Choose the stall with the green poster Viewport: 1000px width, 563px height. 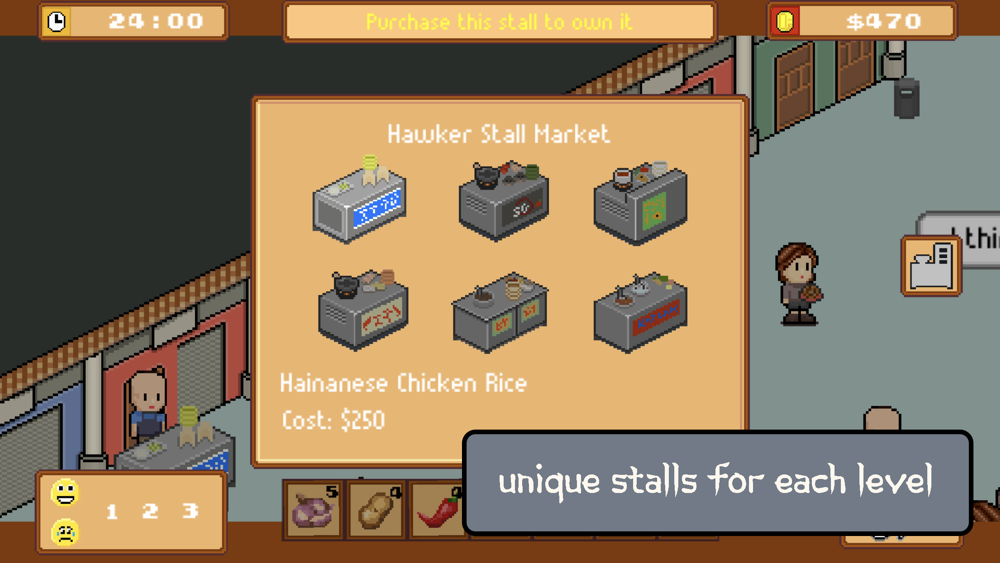click(x=640, y=203)
